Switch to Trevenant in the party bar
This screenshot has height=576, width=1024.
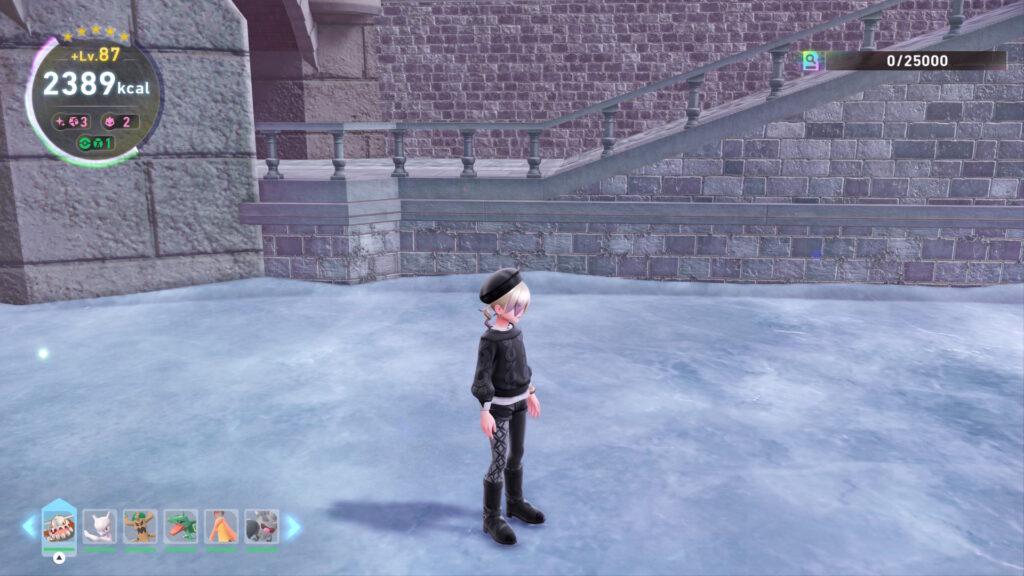[x=140, y=526]
